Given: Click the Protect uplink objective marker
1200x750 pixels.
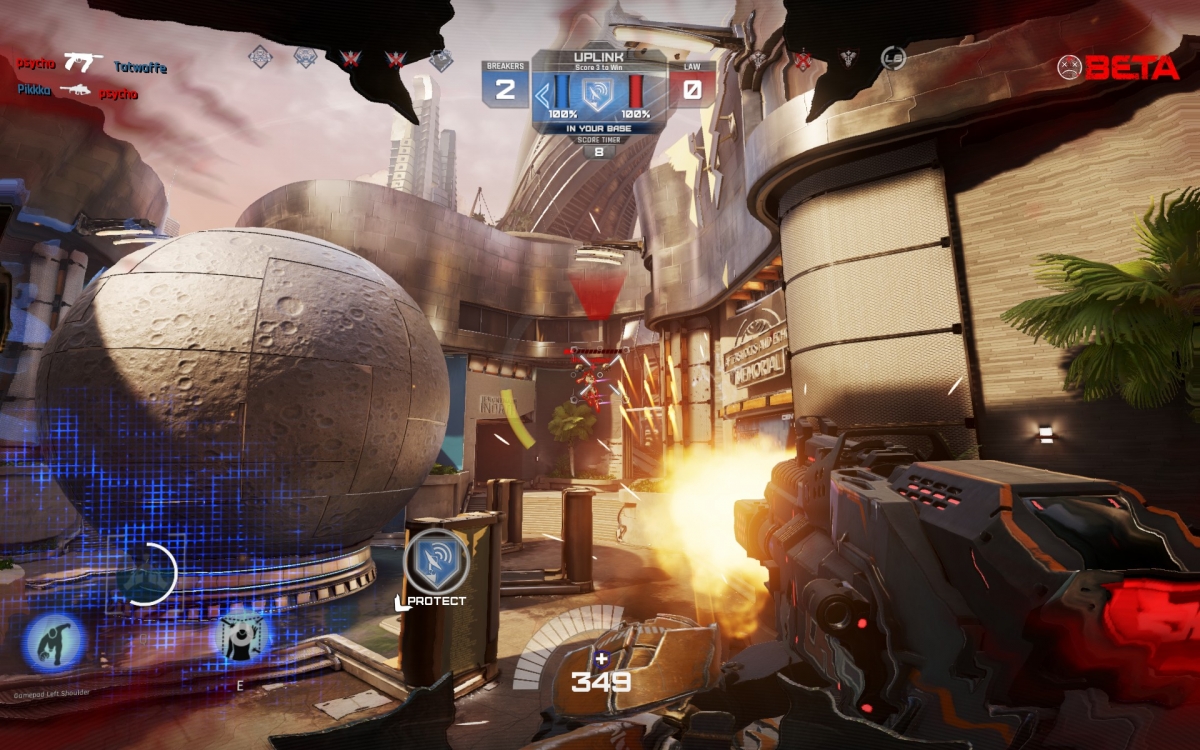Looking at the screenshot, I should 436,561.
